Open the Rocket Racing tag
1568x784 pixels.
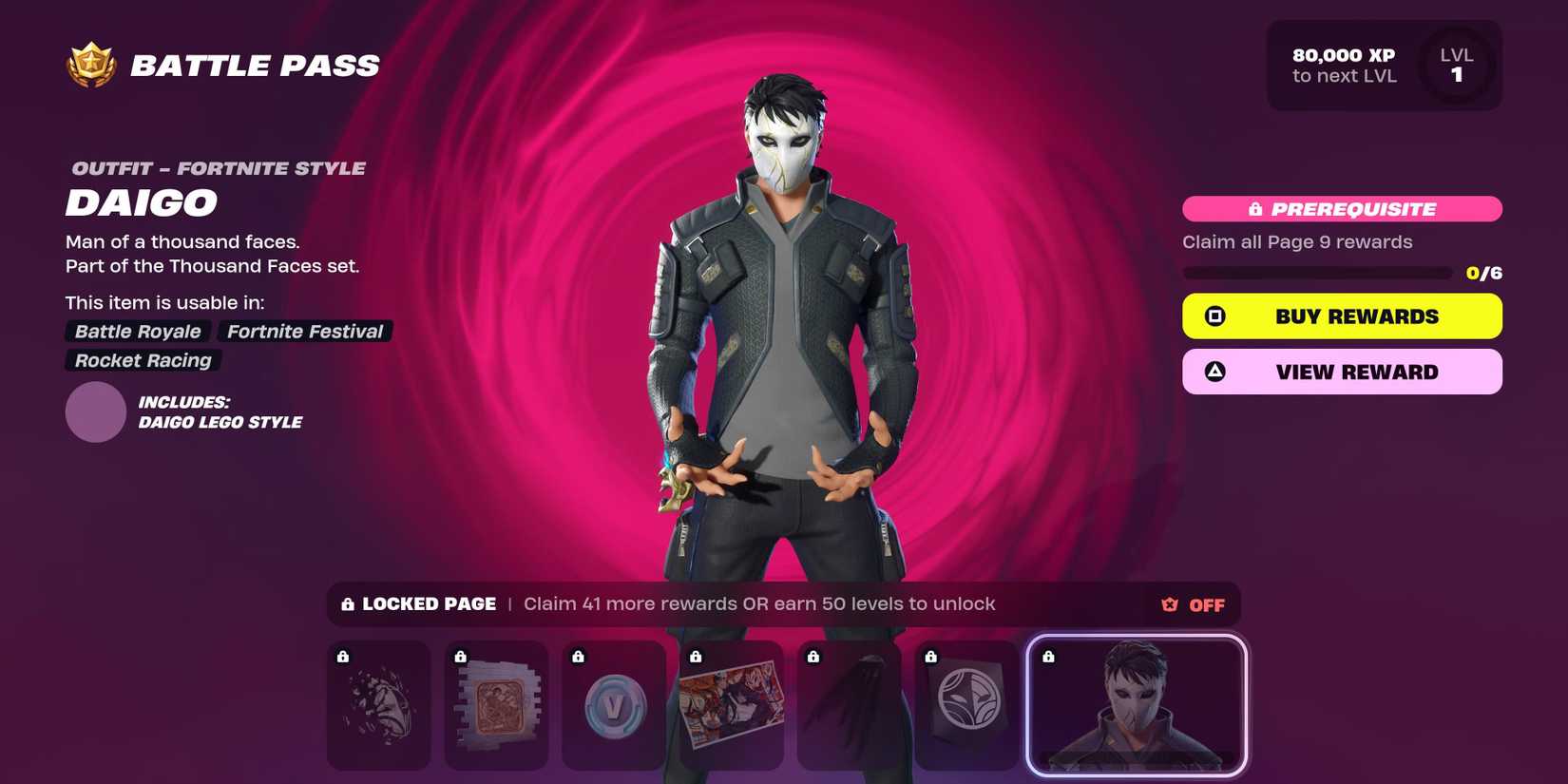coord(141,360)
